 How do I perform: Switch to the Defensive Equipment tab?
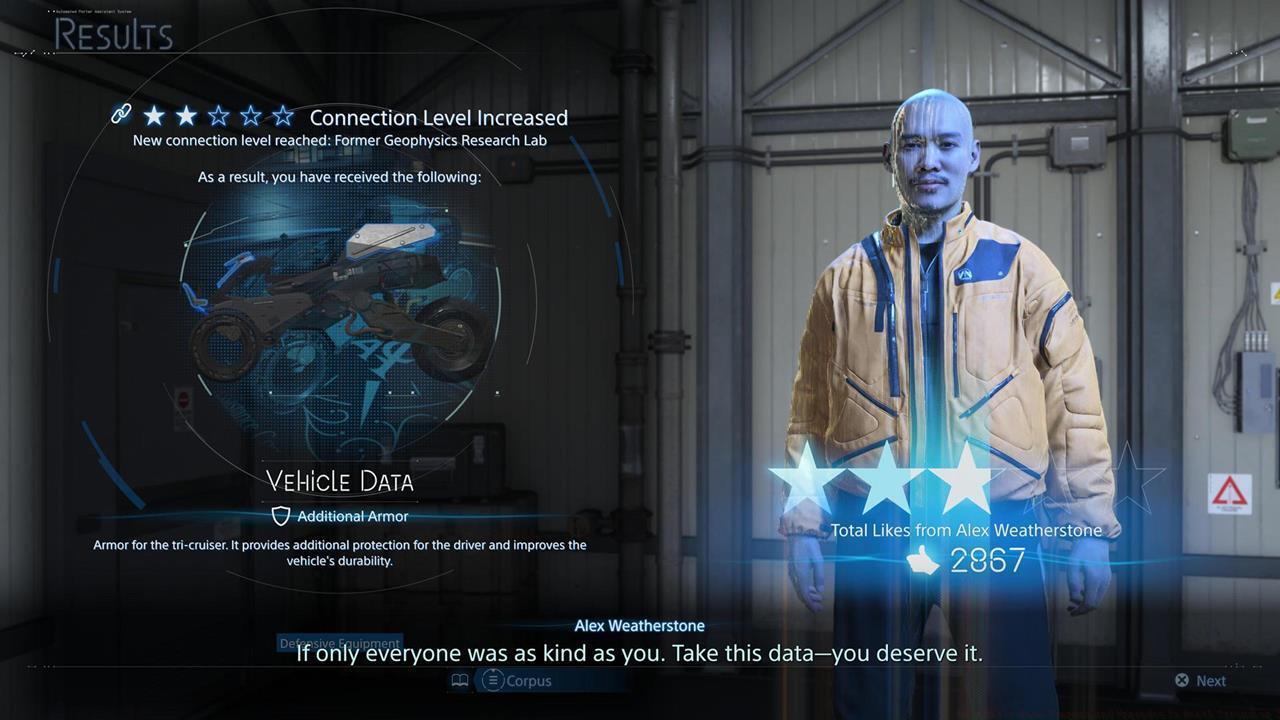coord(339,643)
